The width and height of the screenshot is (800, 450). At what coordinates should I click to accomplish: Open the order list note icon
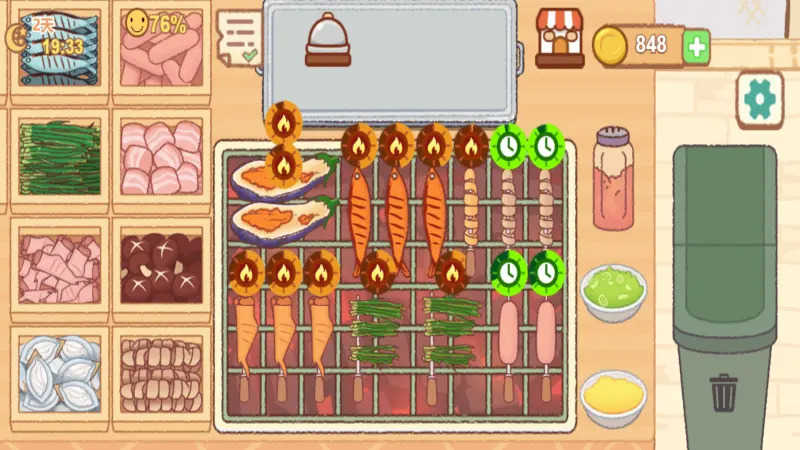click(238, 36)
